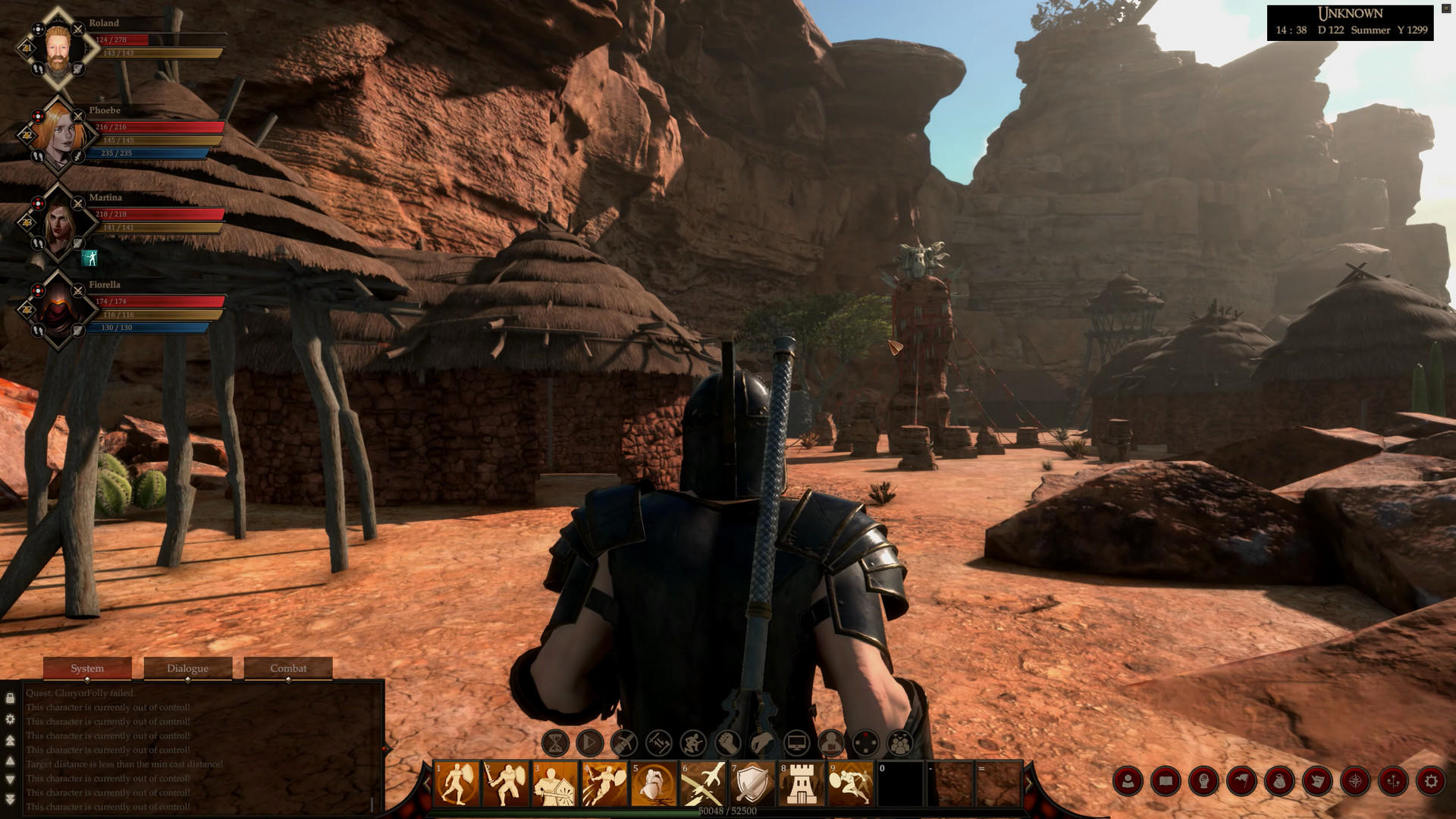The width and height of the screenshot is (1456, 819).
Task: Open the journal book icon
Action: click(1166, 780)
